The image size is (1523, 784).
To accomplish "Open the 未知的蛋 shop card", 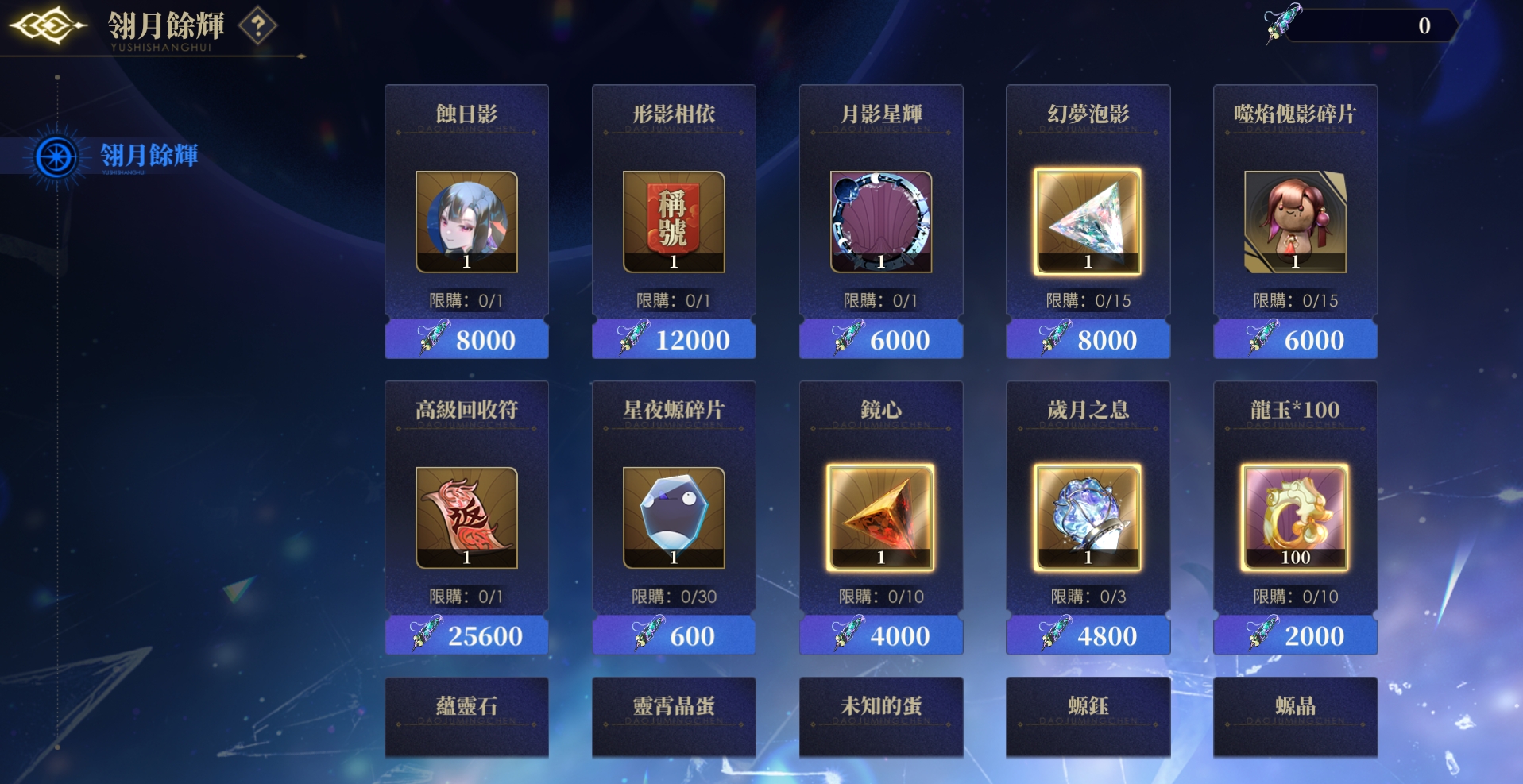I will coord(881,715).
